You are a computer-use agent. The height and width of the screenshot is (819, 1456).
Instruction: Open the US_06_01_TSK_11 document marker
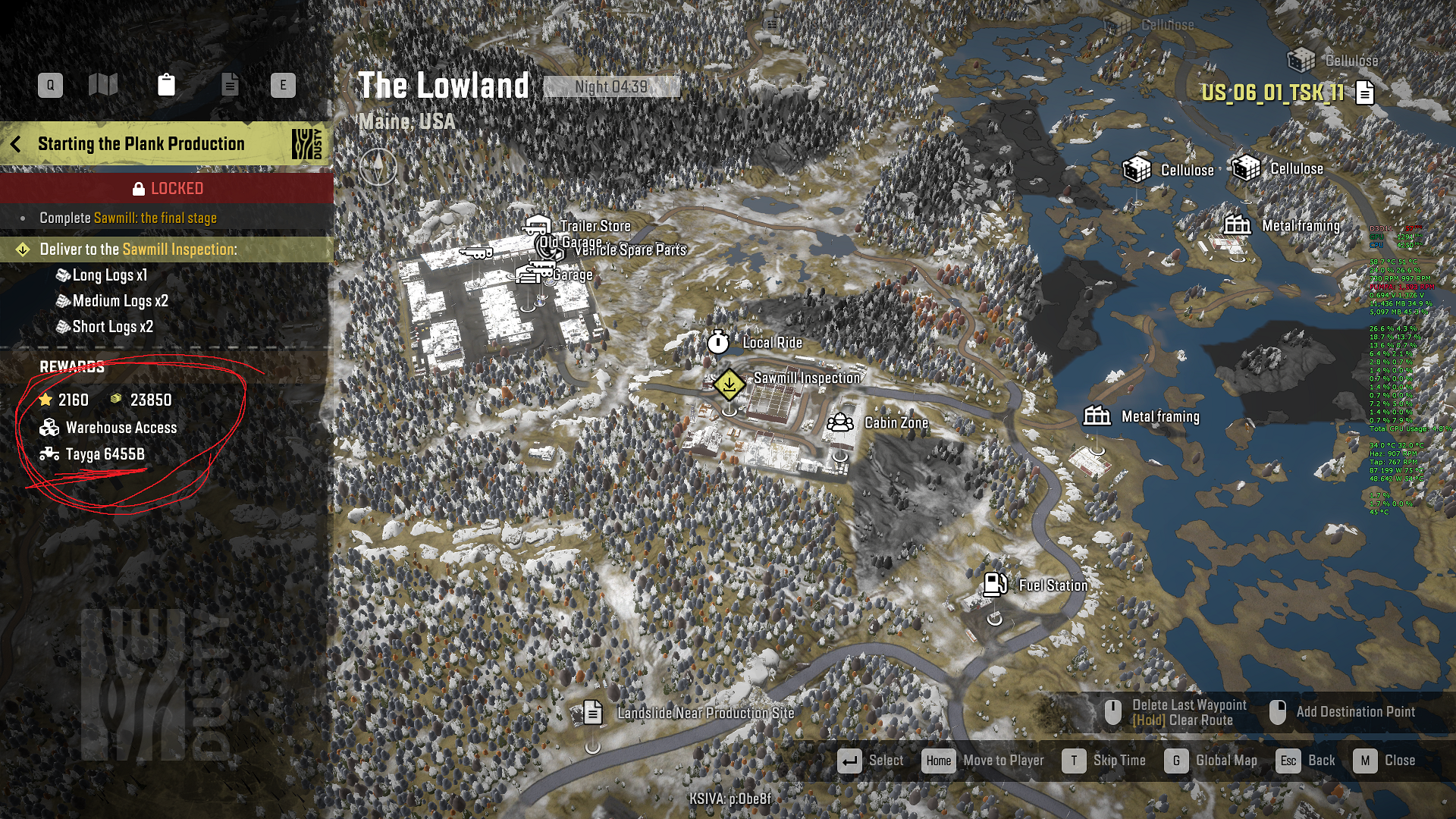pyautogui.click(x=1365, y=93)
